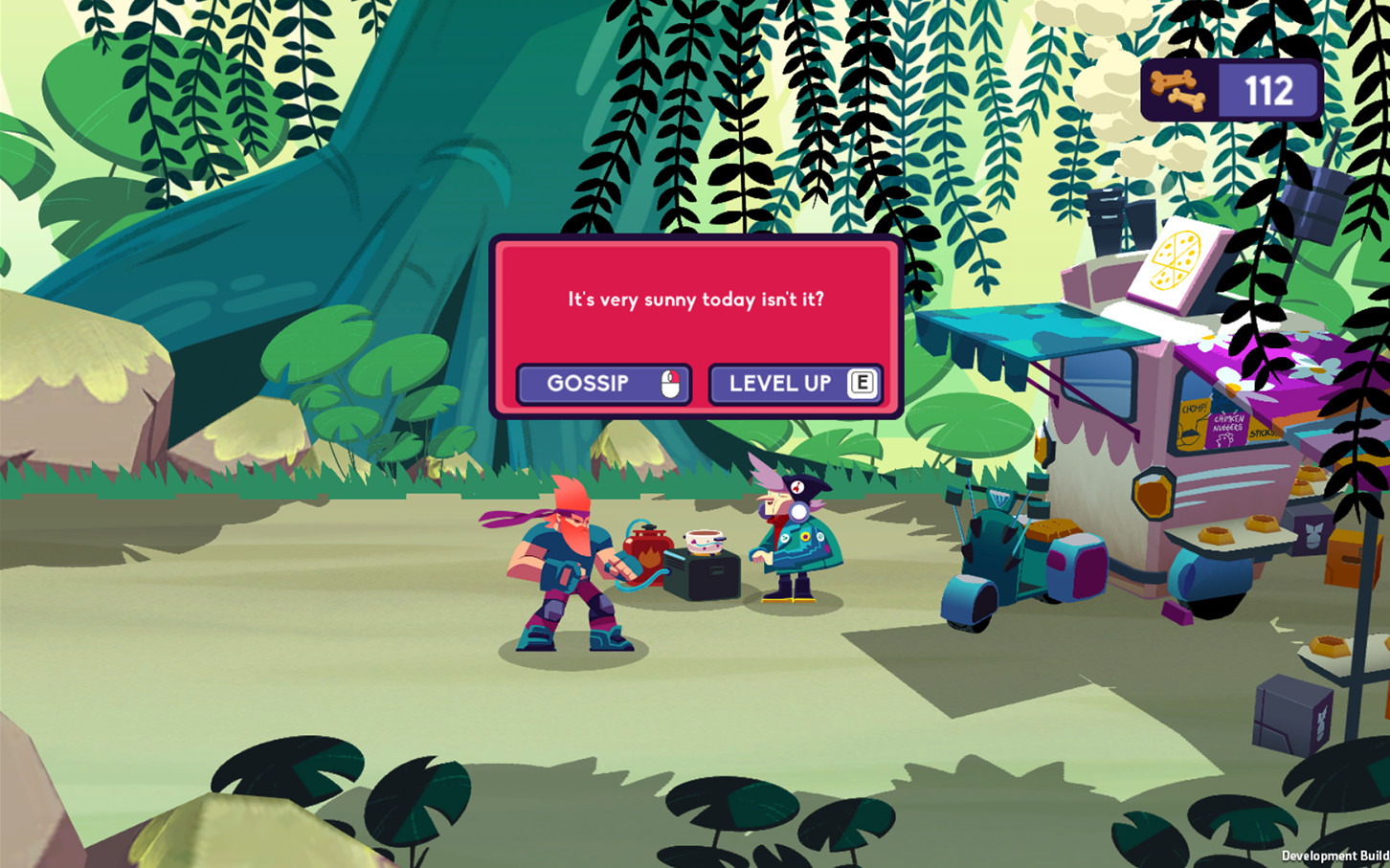
Task: Click the 112 bone count display
Action: pyautogui.click(x=1269, y=90)
